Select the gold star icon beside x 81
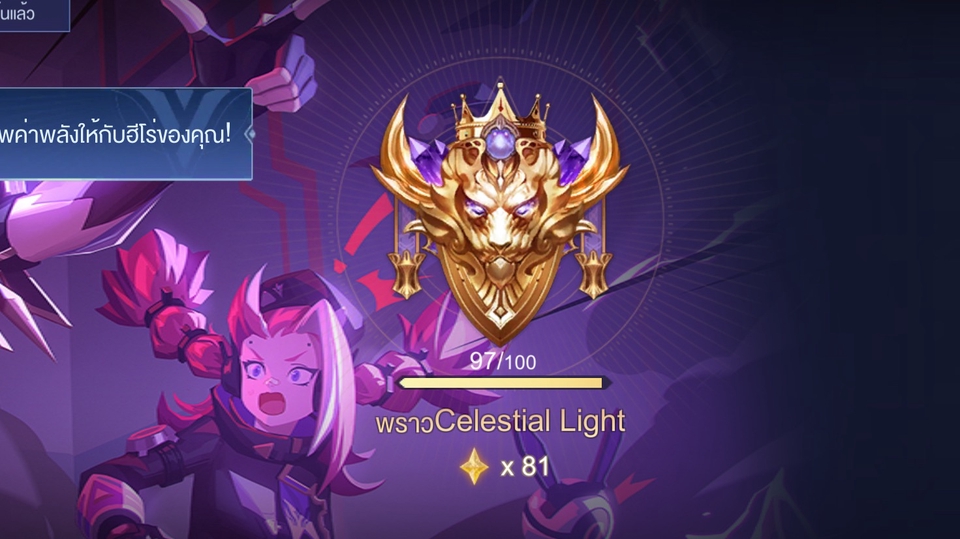 [x=474, y=466]
